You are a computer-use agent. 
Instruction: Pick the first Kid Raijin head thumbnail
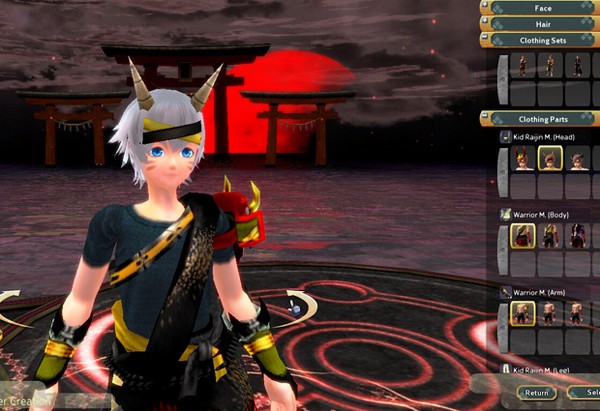[522, 158]
